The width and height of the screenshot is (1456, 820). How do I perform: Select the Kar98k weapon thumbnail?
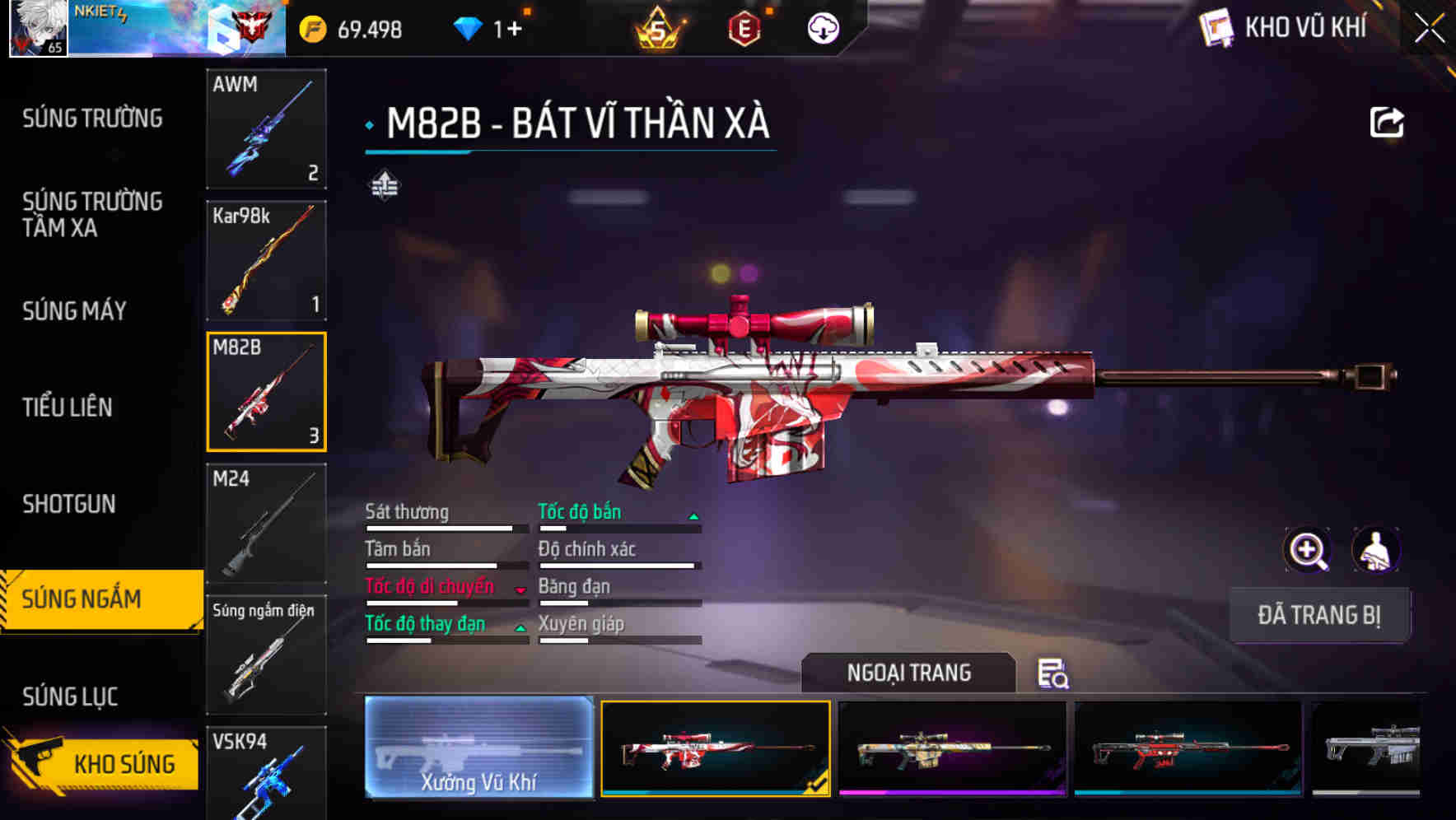(x=266, y=261)
